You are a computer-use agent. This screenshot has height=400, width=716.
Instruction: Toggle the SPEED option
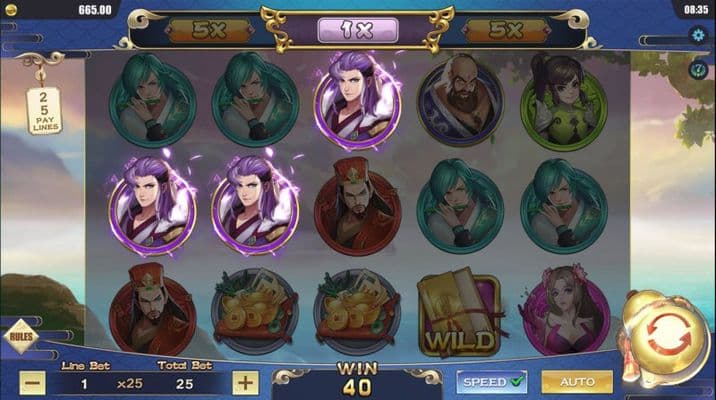click(x=491, y=381)
